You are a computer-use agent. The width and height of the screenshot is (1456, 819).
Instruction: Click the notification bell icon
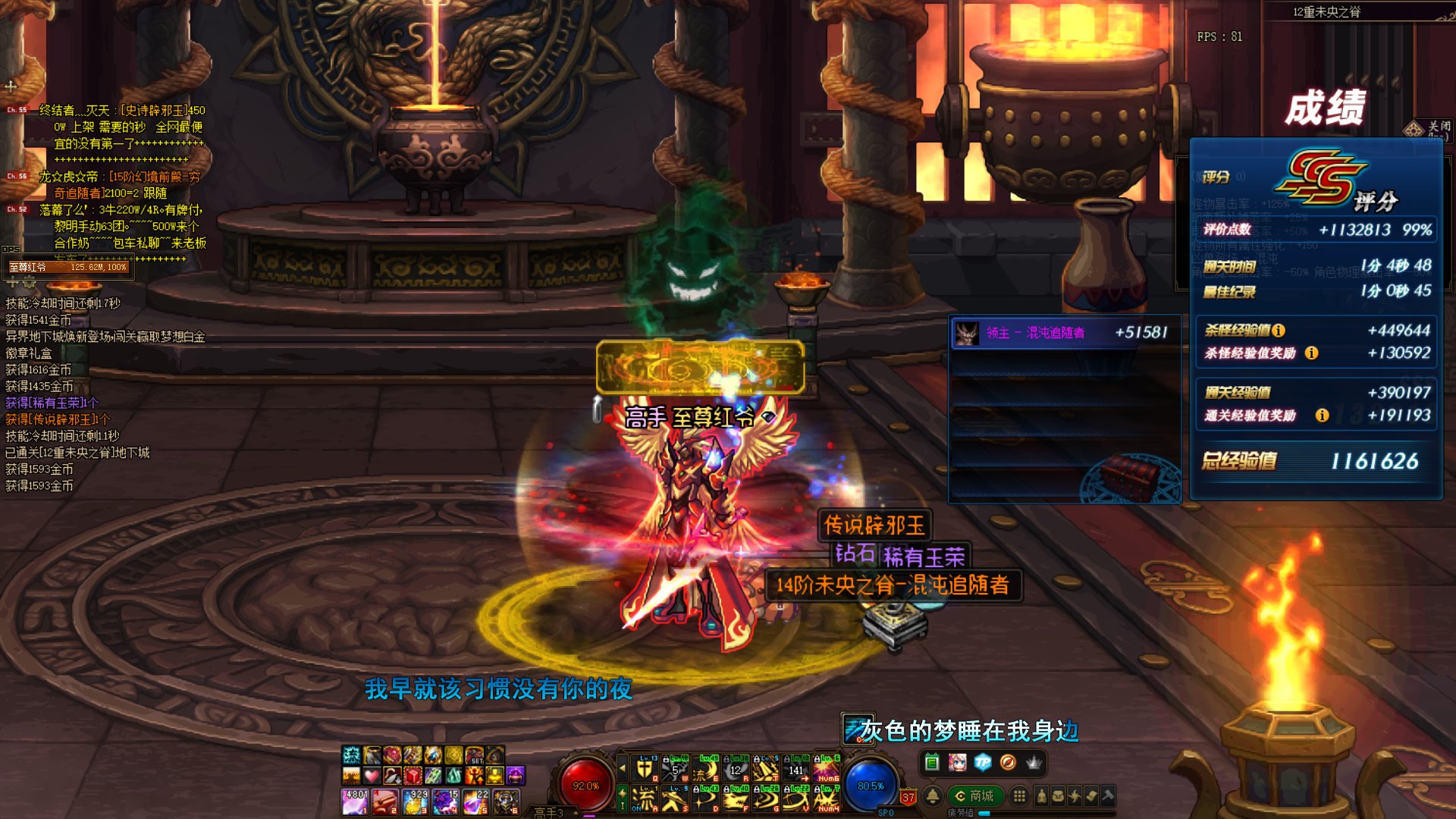(x=933, y=795)
